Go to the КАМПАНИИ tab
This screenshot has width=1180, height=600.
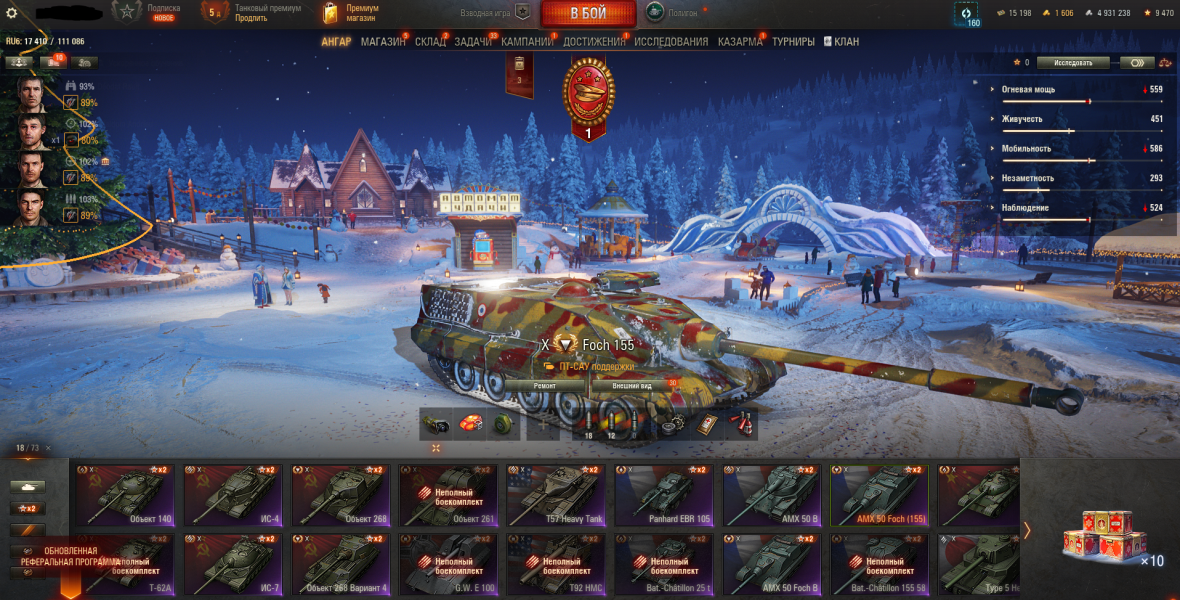(528, 42)
